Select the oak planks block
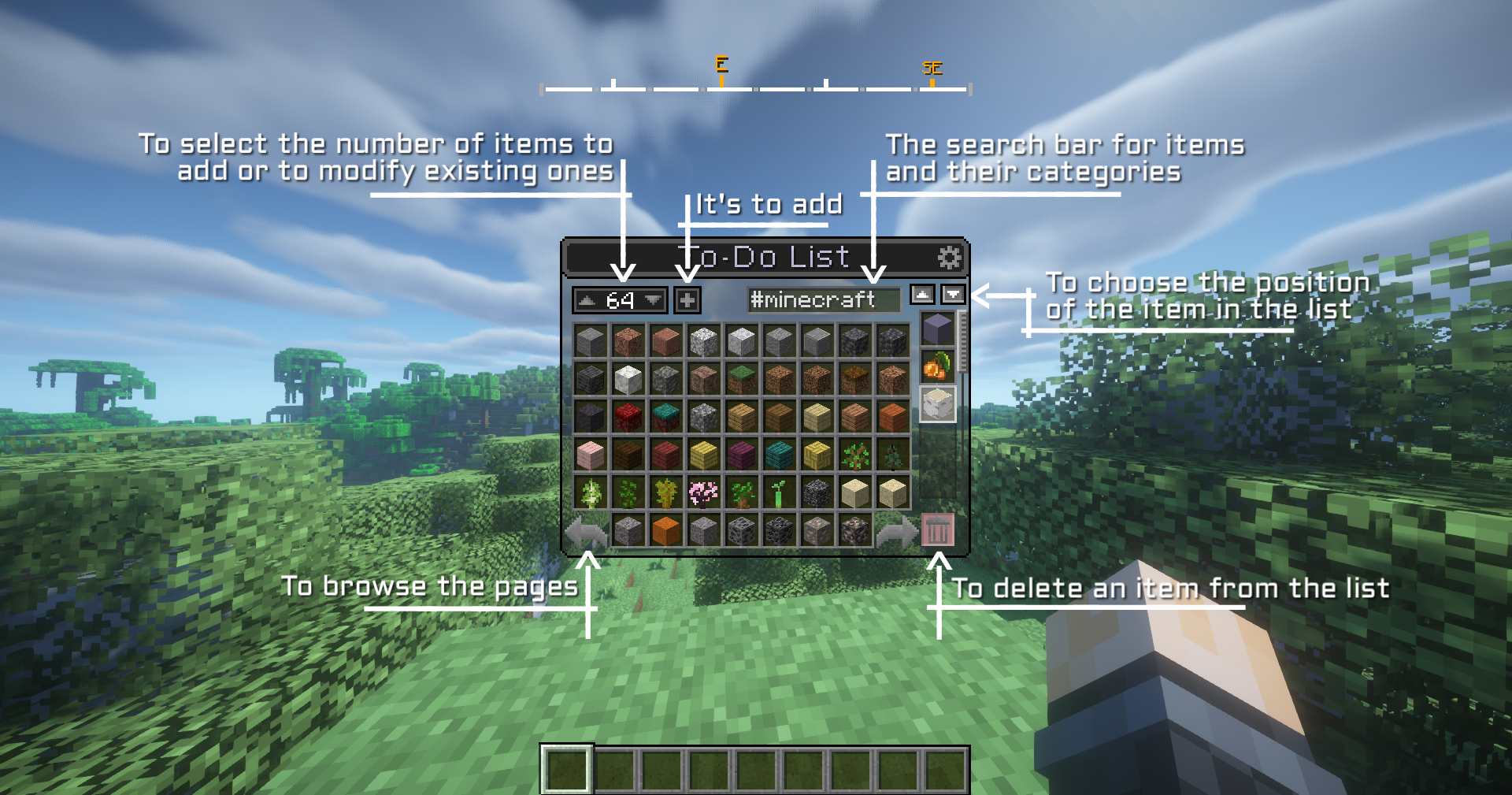This screenshot has width=1512, height=795. (740, 414)
